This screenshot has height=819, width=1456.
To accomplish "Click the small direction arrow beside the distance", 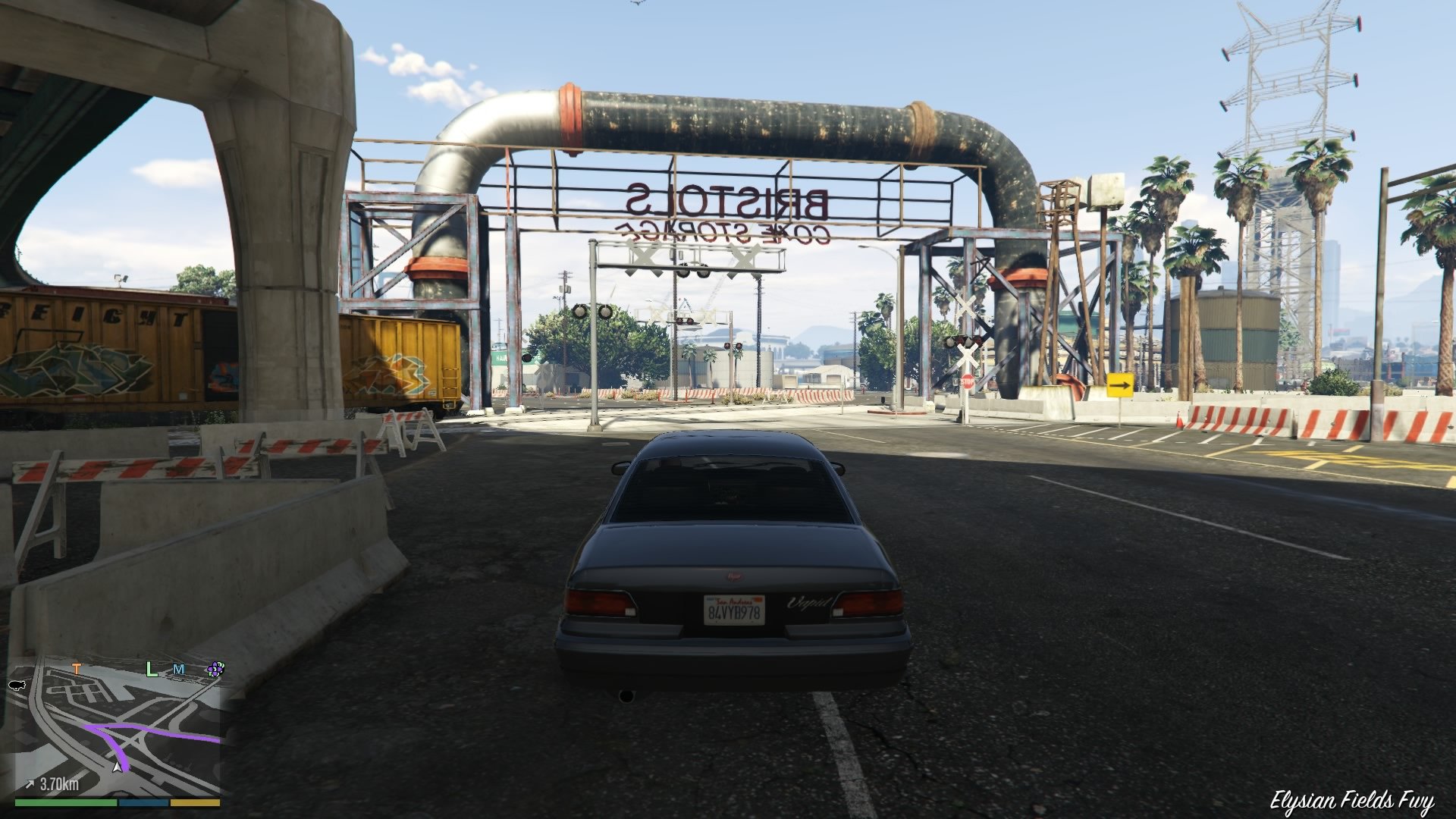I will (30, 783).
